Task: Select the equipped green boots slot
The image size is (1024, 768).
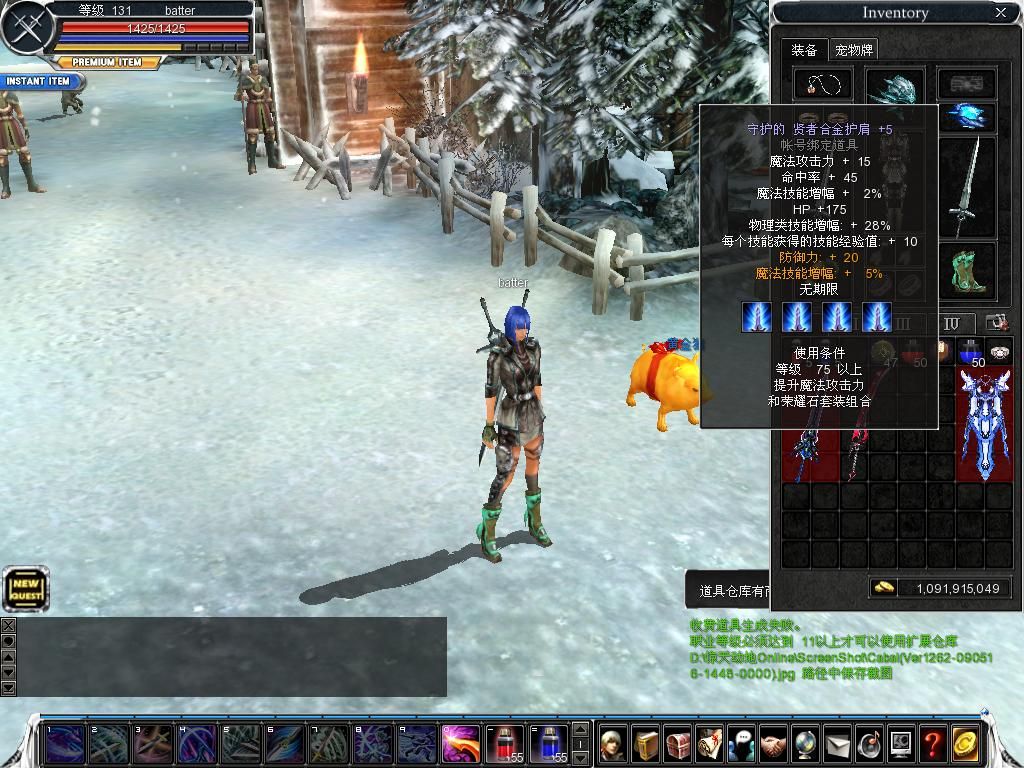Action: coord(966,271)
